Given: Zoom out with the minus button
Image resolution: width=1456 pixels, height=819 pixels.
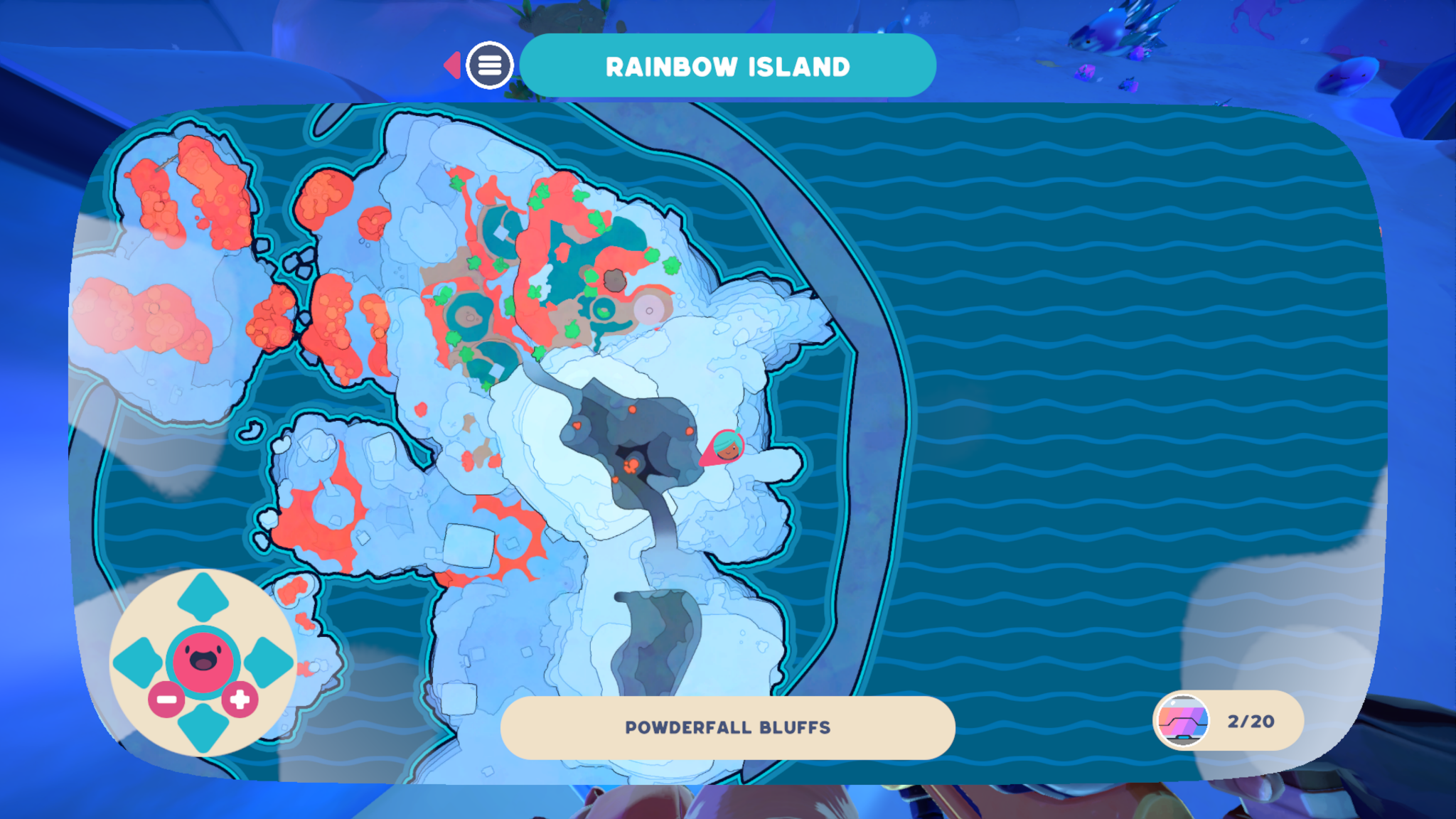Looking at the screenshot, I should click(166, 700).
